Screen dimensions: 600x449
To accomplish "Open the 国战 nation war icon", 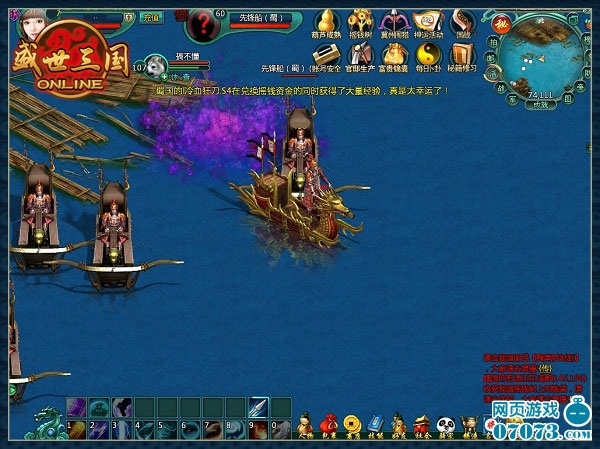I will [461, 23].
